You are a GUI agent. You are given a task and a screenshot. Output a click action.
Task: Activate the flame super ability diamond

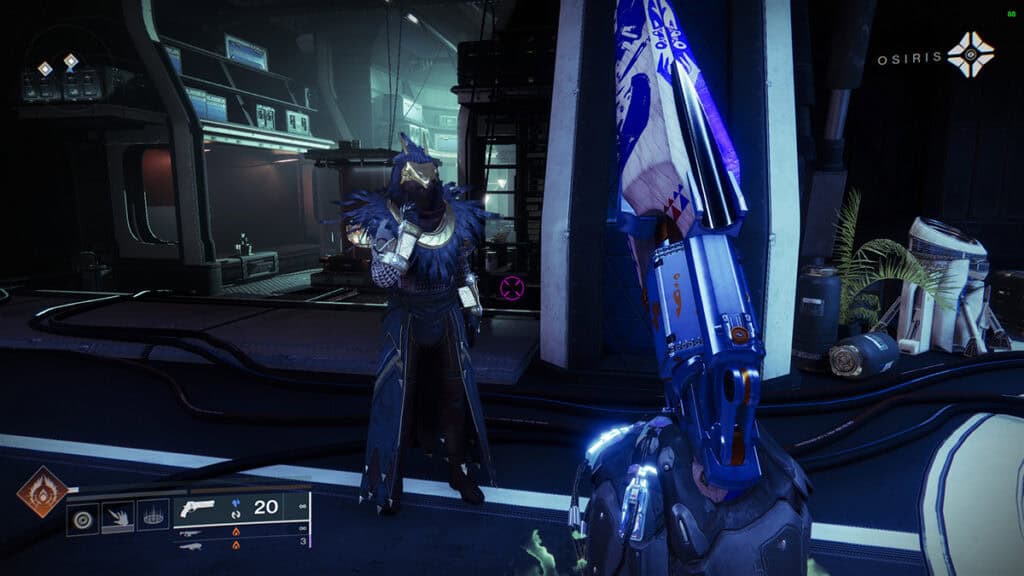[x=42, y=492]
